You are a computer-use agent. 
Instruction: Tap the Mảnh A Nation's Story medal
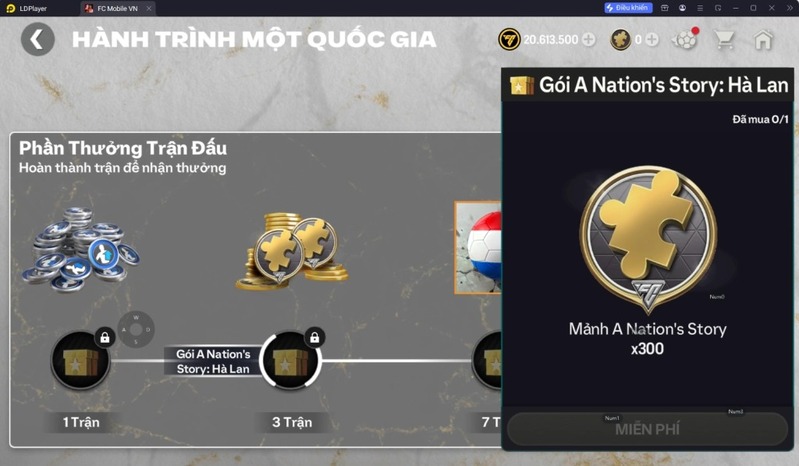point(648,239)
